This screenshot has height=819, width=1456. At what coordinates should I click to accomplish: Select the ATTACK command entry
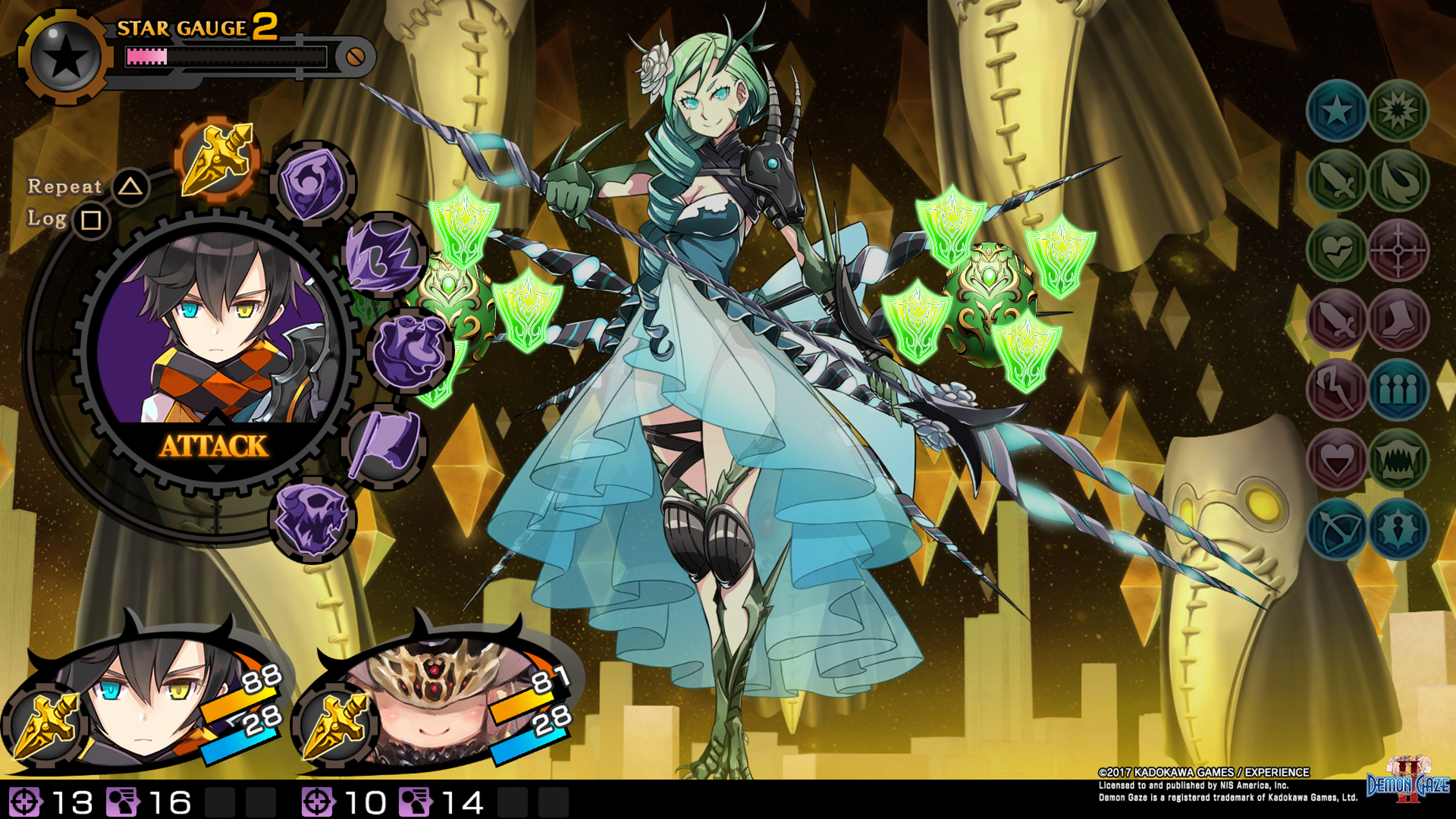click(215, 447)
